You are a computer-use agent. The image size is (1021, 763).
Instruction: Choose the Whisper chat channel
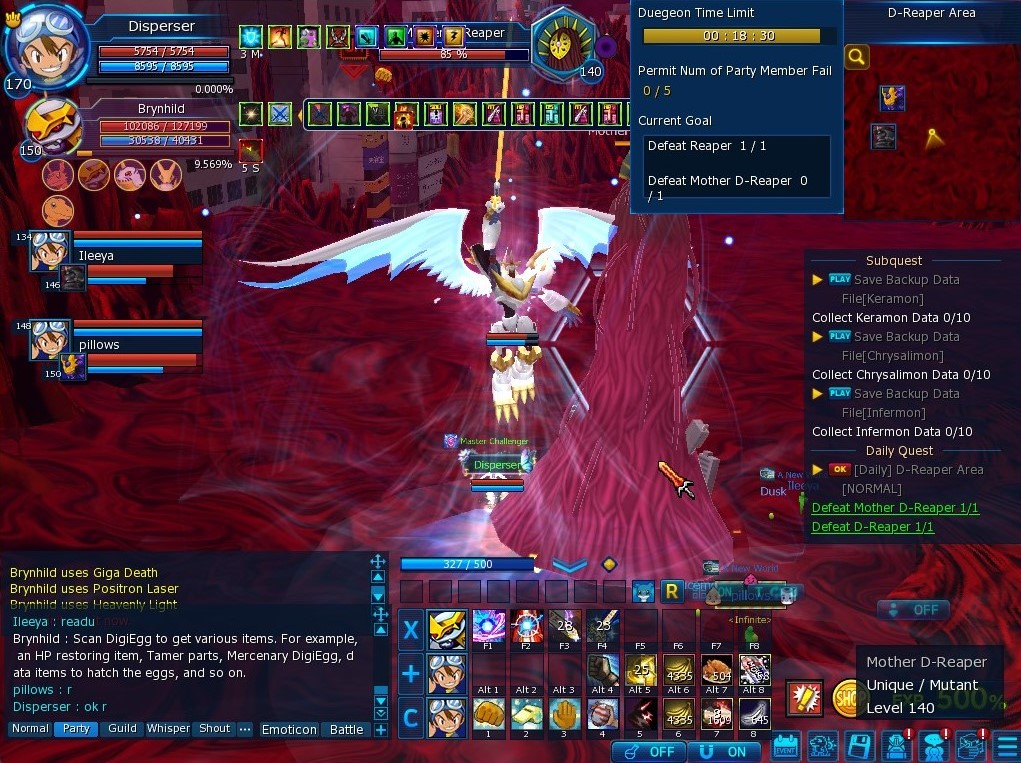click(168, 729)
